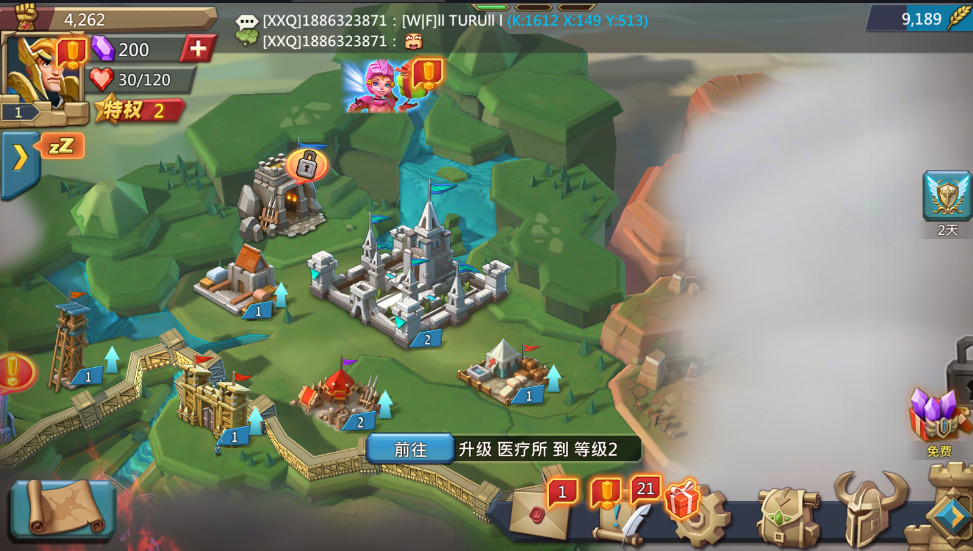973x551 pixels.
Task: Add gems with the red plus button
Action: click(198, 49)
